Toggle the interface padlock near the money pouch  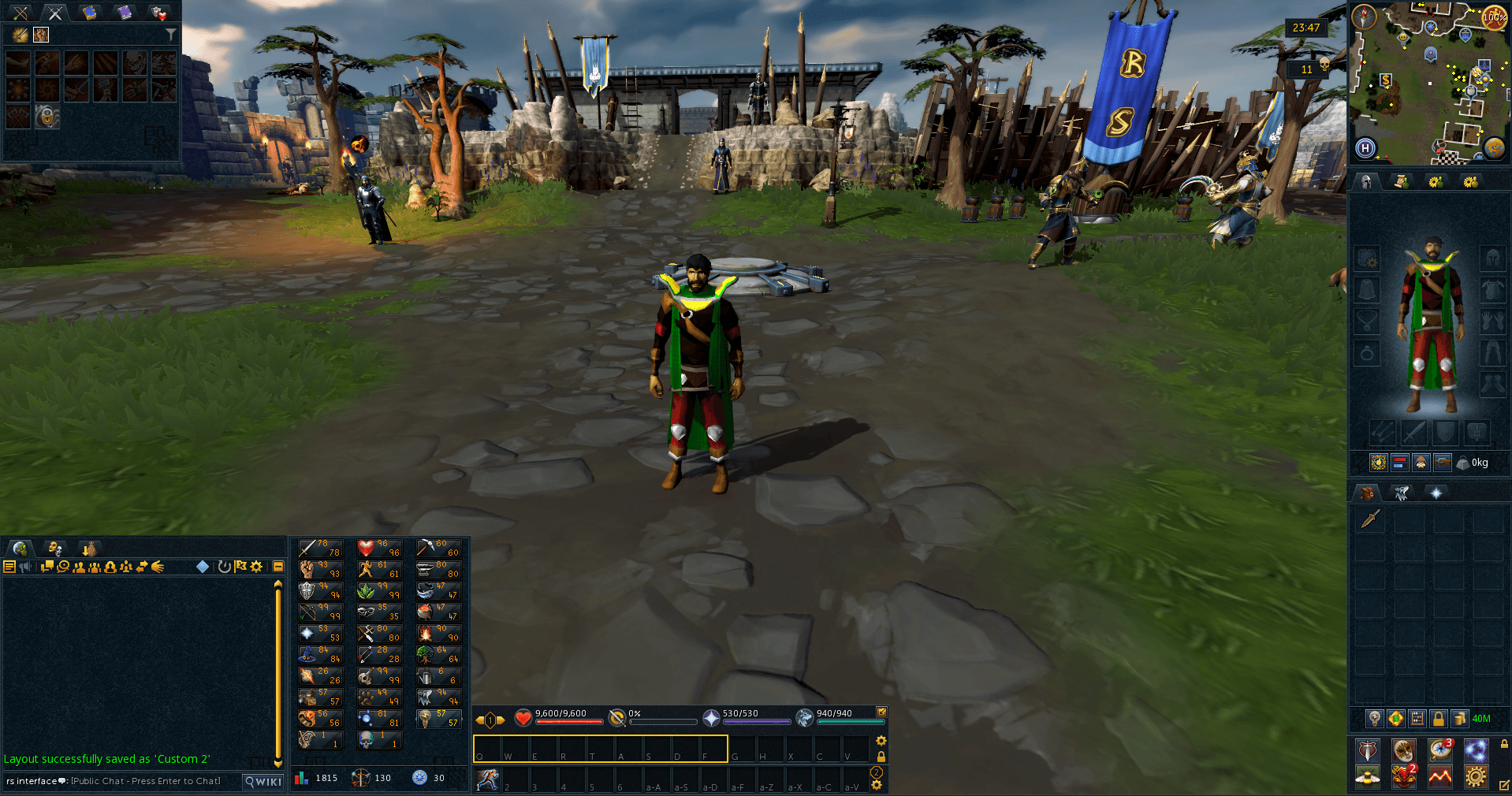(1439, 719)
